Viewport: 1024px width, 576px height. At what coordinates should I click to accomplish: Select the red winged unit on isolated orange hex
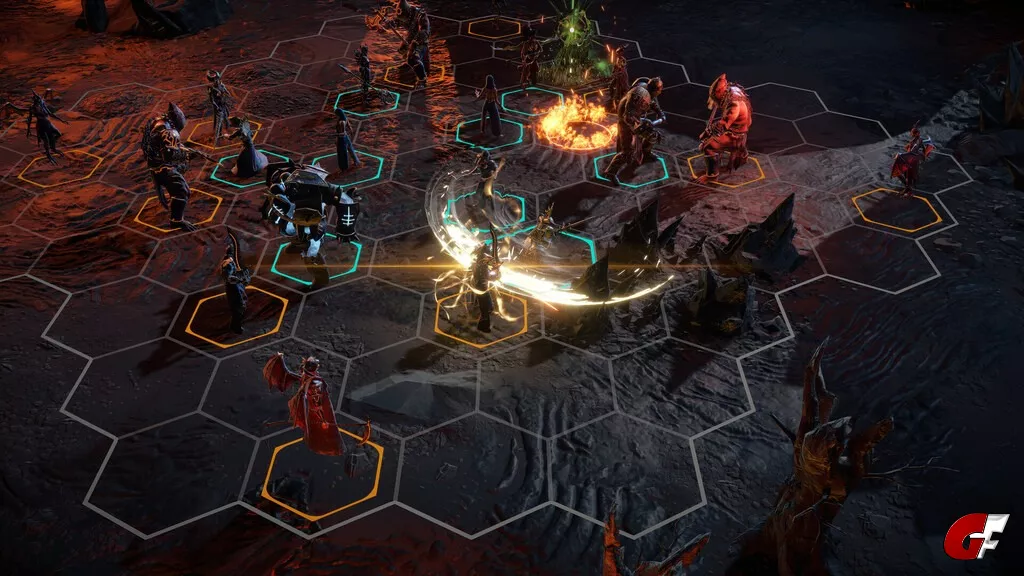tap(910, 161)
